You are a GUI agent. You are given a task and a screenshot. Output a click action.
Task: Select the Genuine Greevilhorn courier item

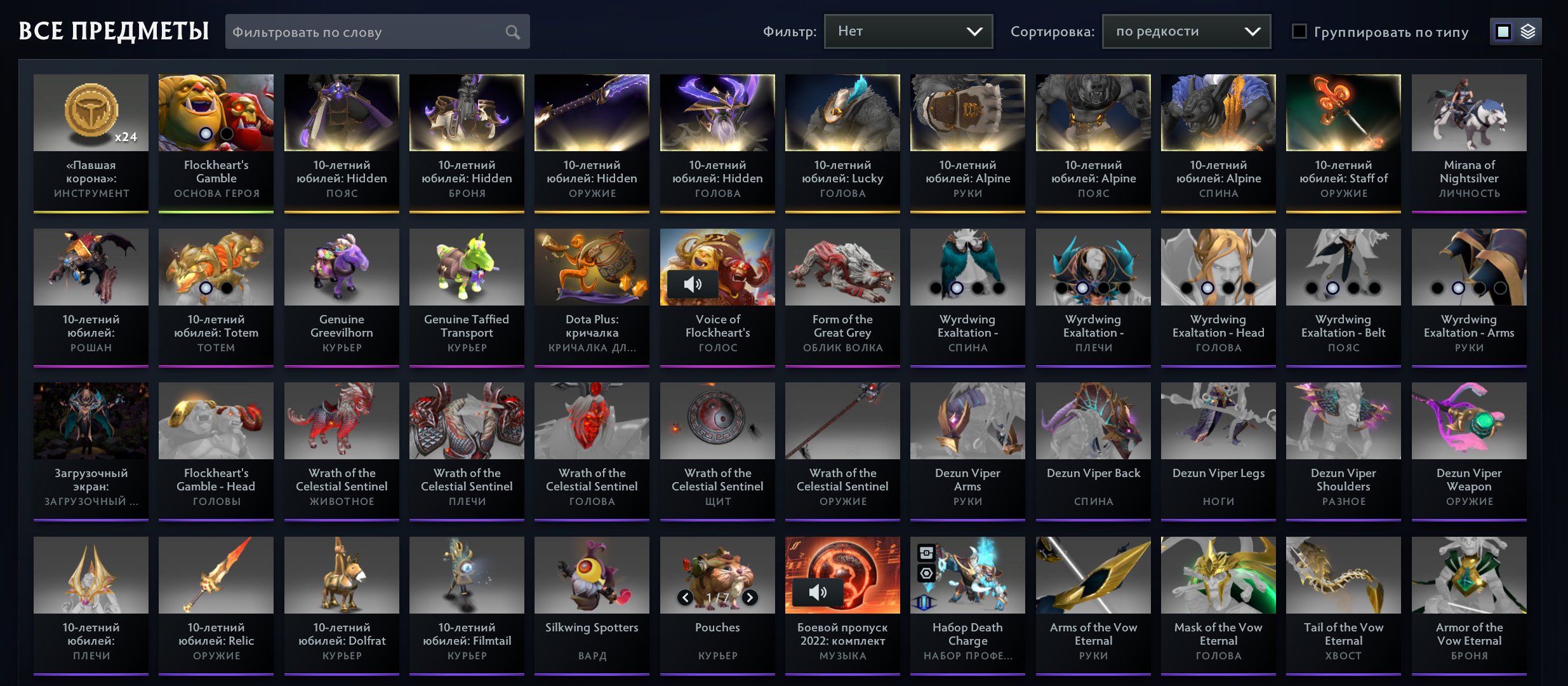pos(341,267)
